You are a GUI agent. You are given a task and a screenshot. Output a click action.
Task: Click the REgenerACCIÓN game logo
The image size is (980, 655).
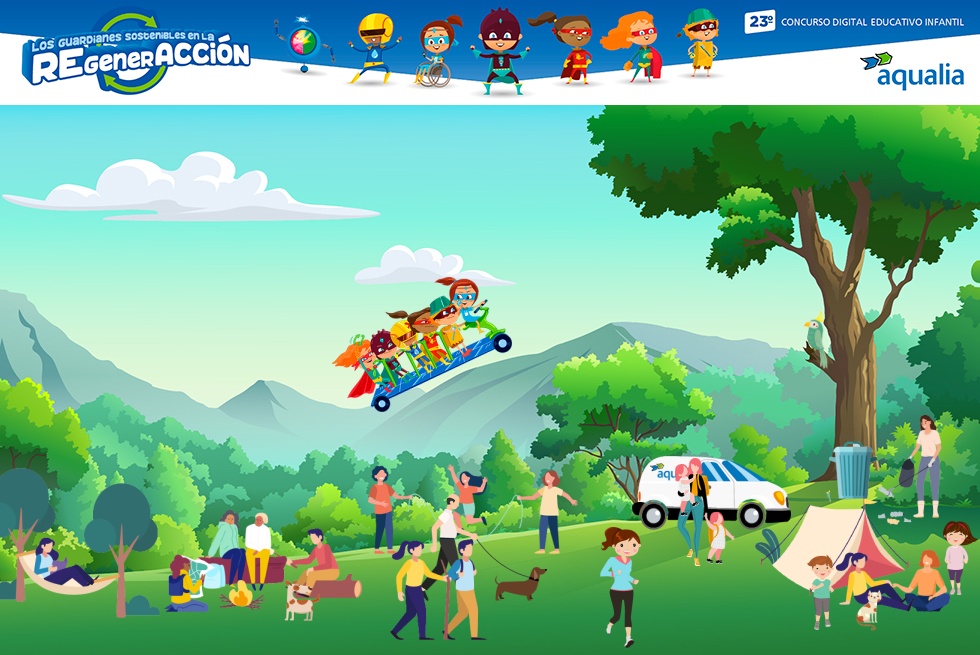coord(137,55)
